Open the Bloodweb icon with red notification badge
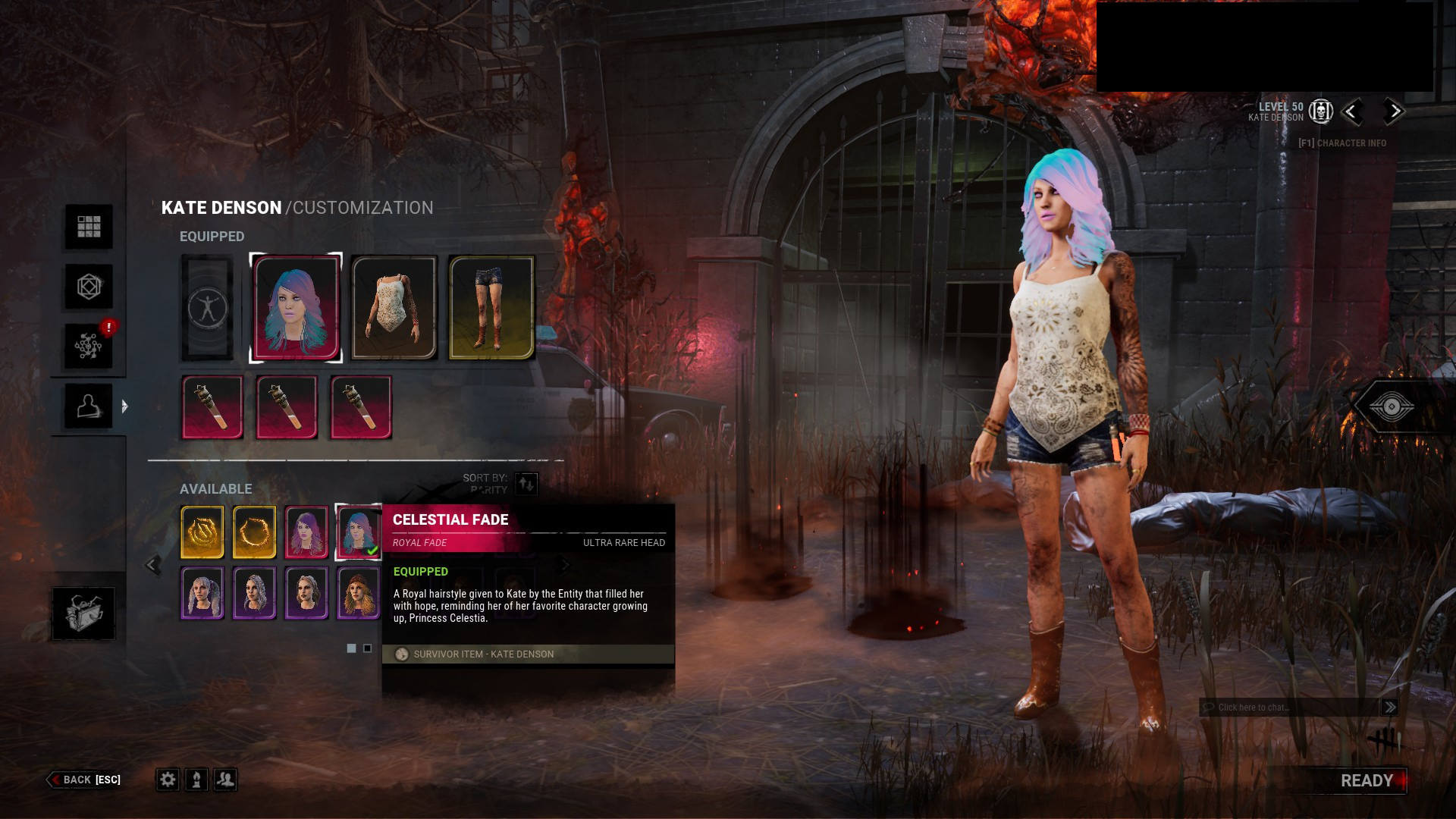The height and width of the screenshot is (819, 1456). pyautogui.click(x=89, y=345)
